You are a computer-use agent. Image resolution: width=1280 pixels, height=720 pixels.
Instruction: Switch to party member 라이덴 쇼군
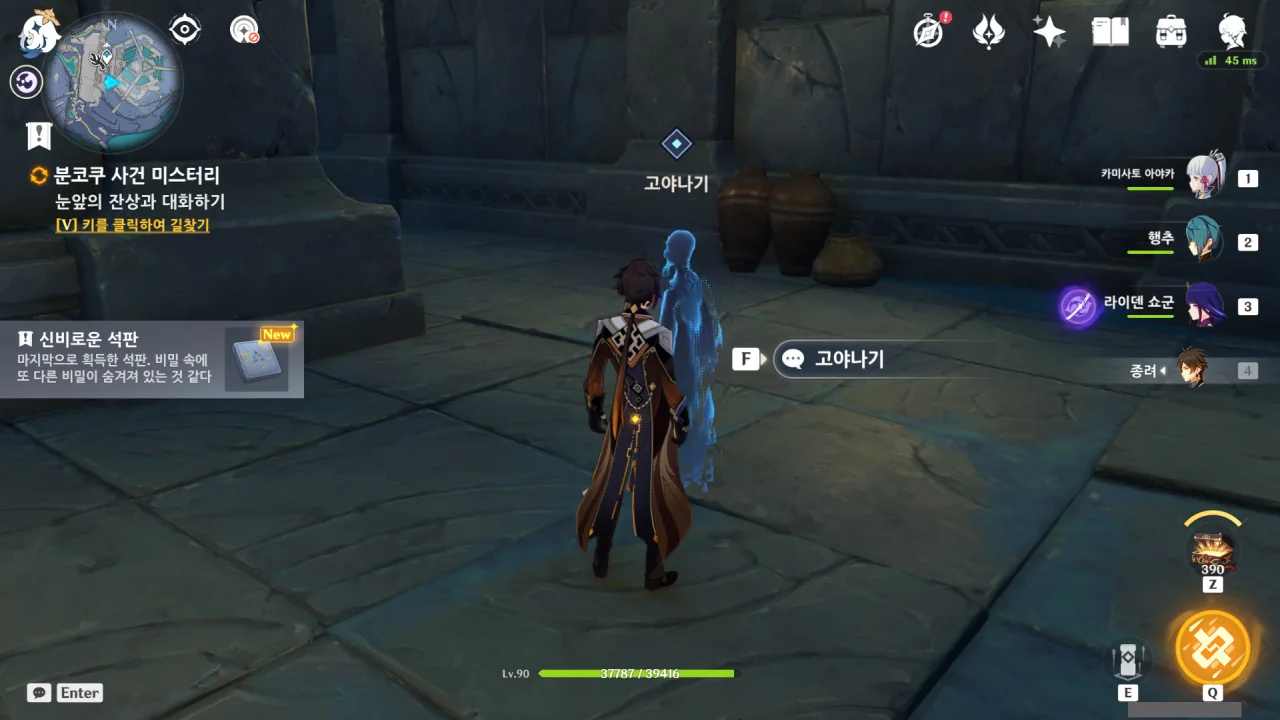(x=1205, y=305)
